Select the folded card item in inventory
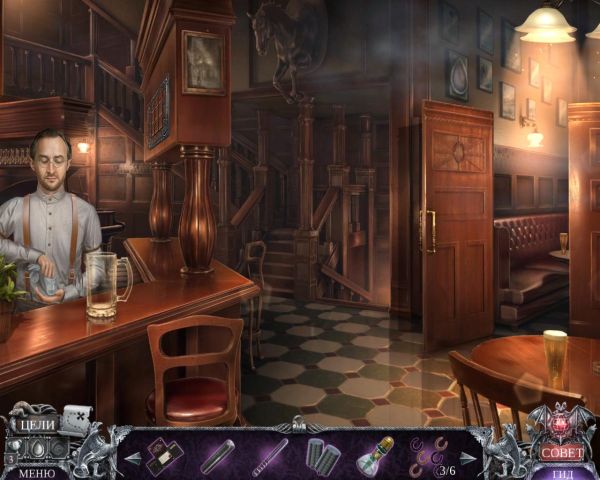The width and height of the screenshot is (600, 480). click(159, 456)
